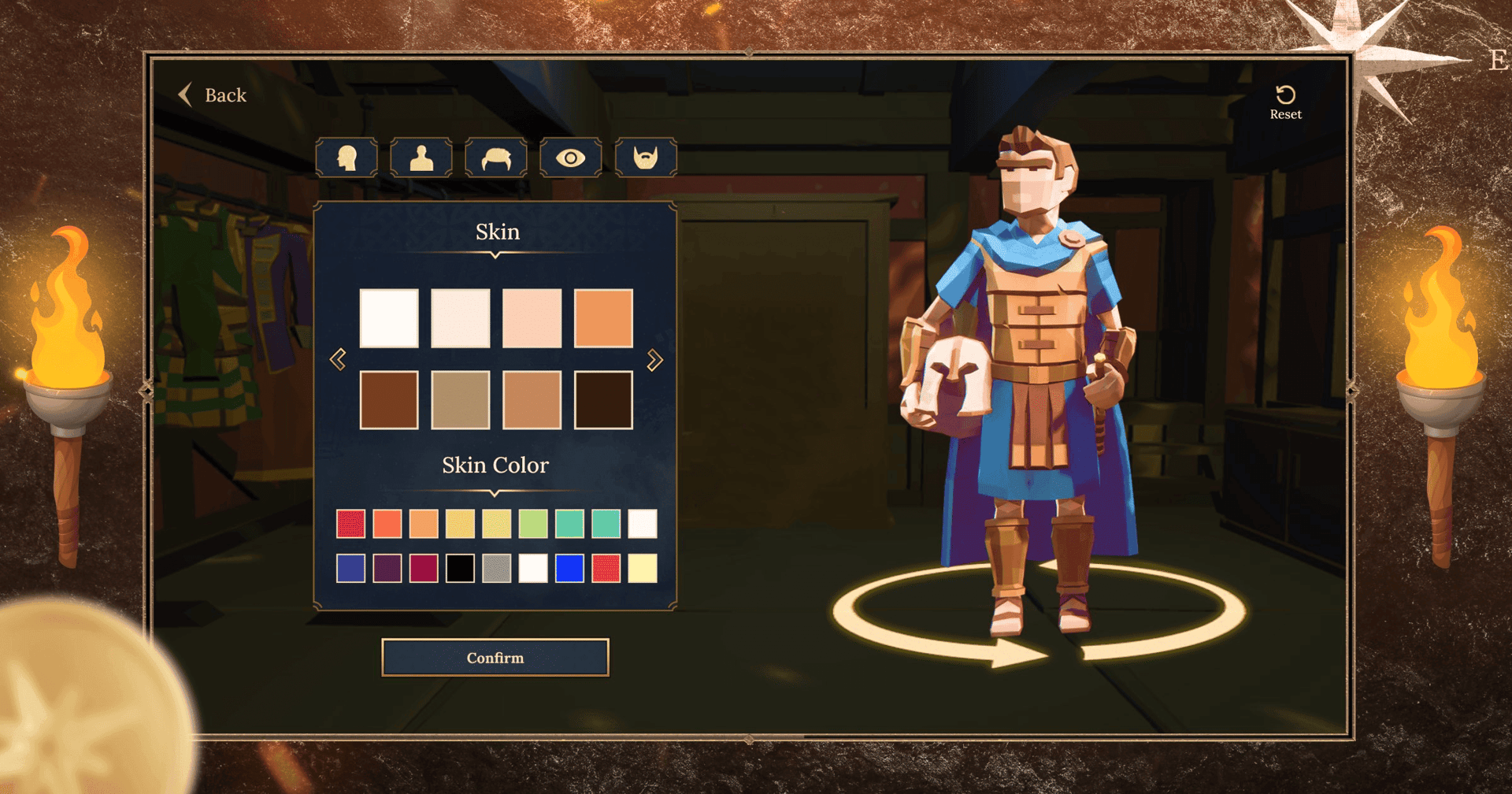Select the pale white skin option

click(x=389, y=318)
